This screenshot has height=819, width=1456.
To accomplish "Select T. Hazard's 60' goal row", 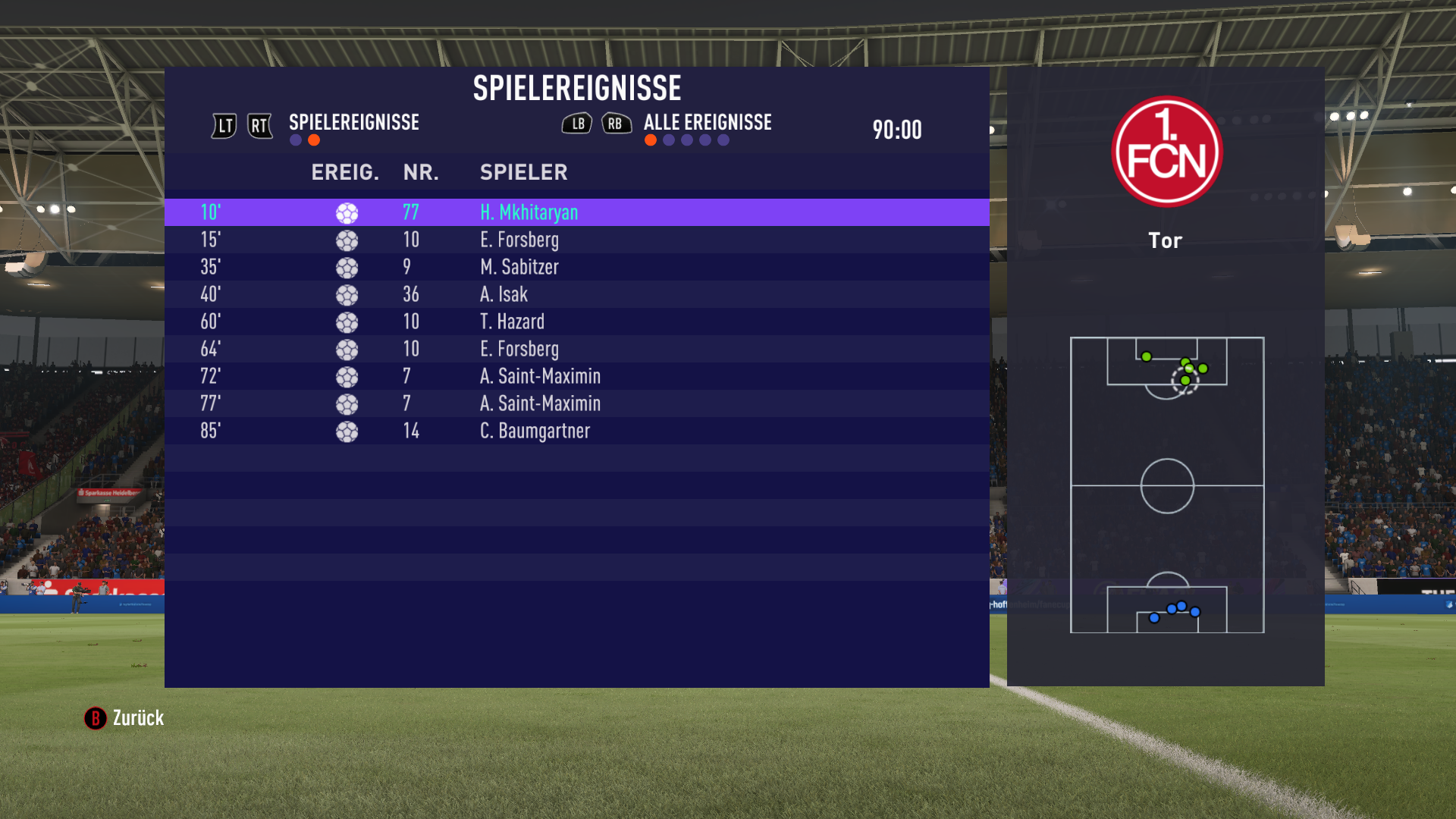I will point(576,322).
